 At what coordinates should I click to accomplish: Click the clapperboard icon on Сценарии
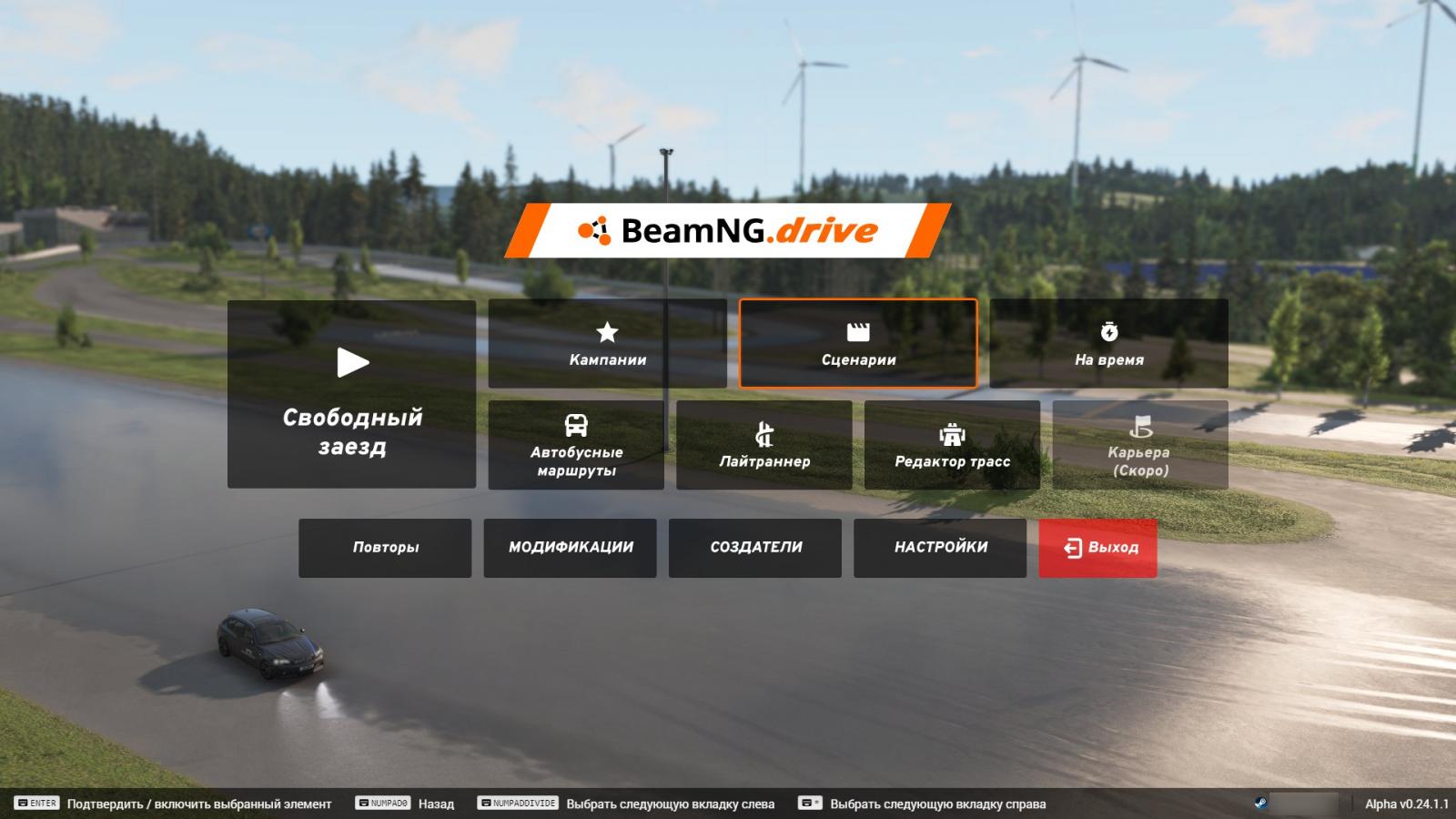[x=857, y=334]
